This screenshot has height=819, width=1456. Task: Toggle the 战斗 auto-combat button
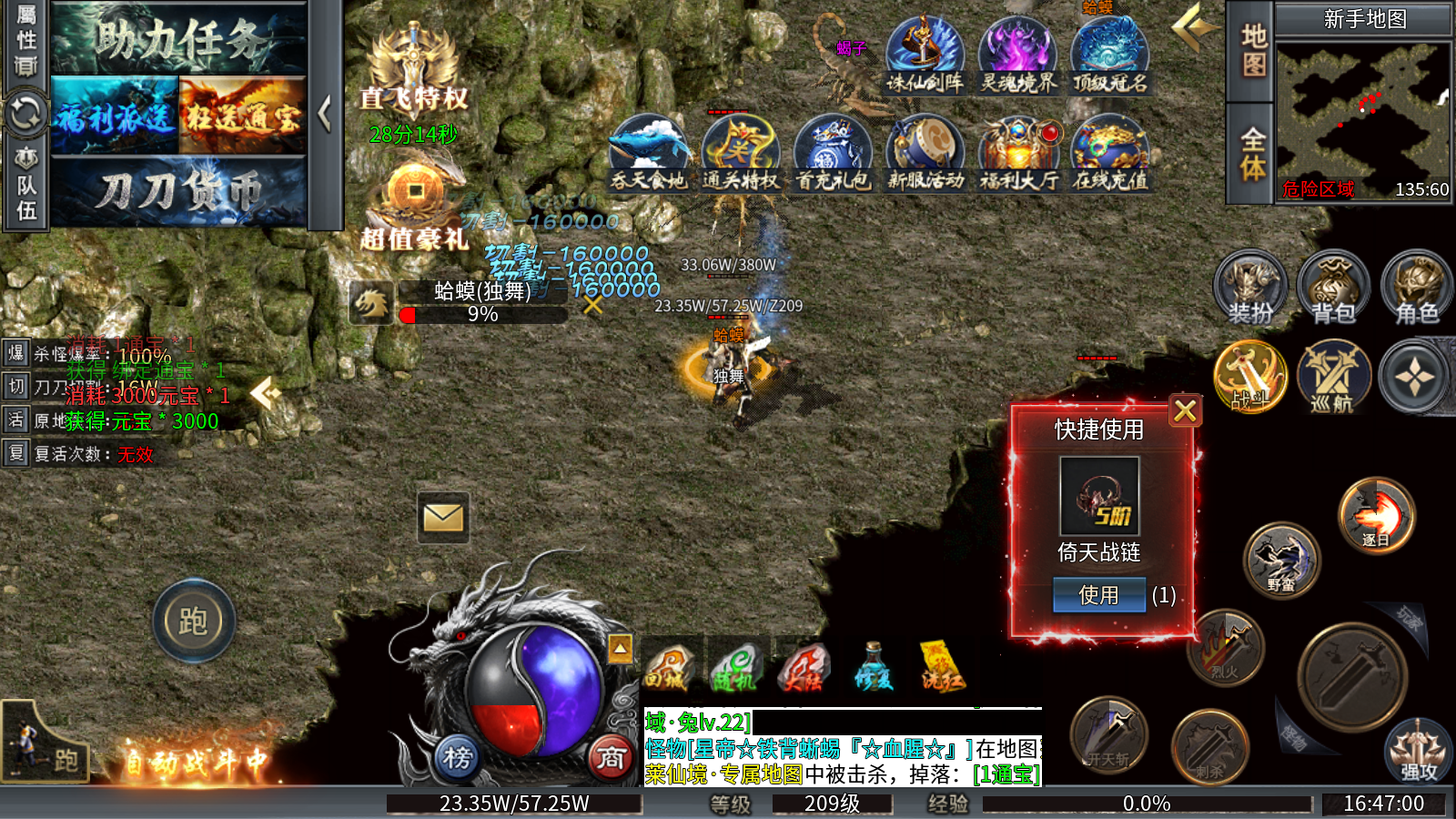(1250, 376)
